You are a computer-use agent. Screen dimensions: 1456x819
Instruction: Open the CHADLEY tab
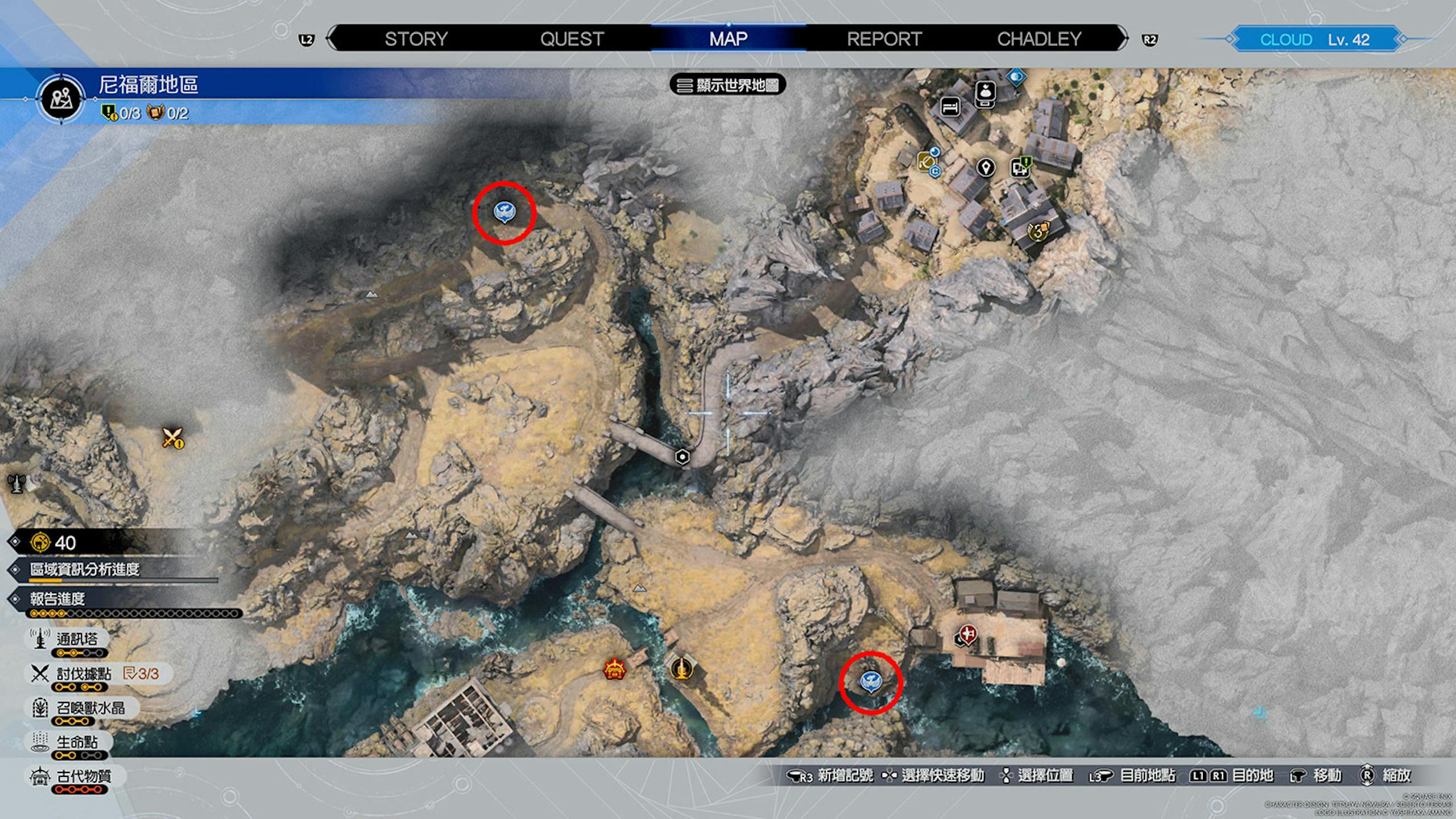point(1039,39)
